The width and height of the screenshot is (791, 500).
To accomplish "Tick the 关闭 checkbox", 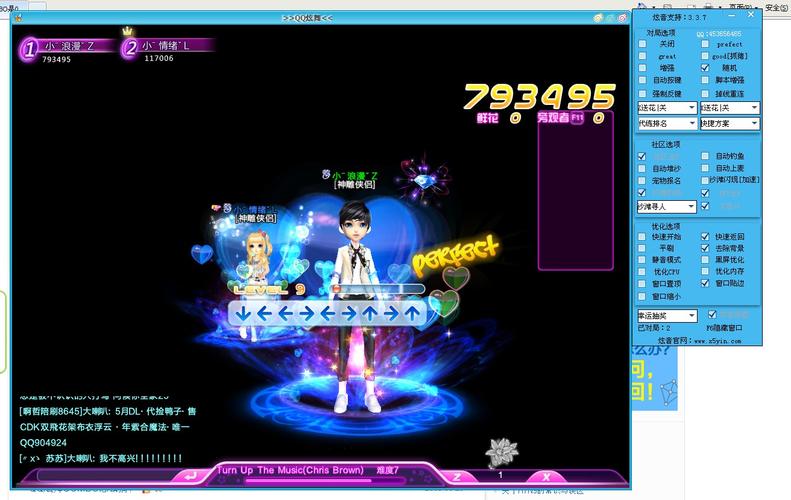I will 643,44.
